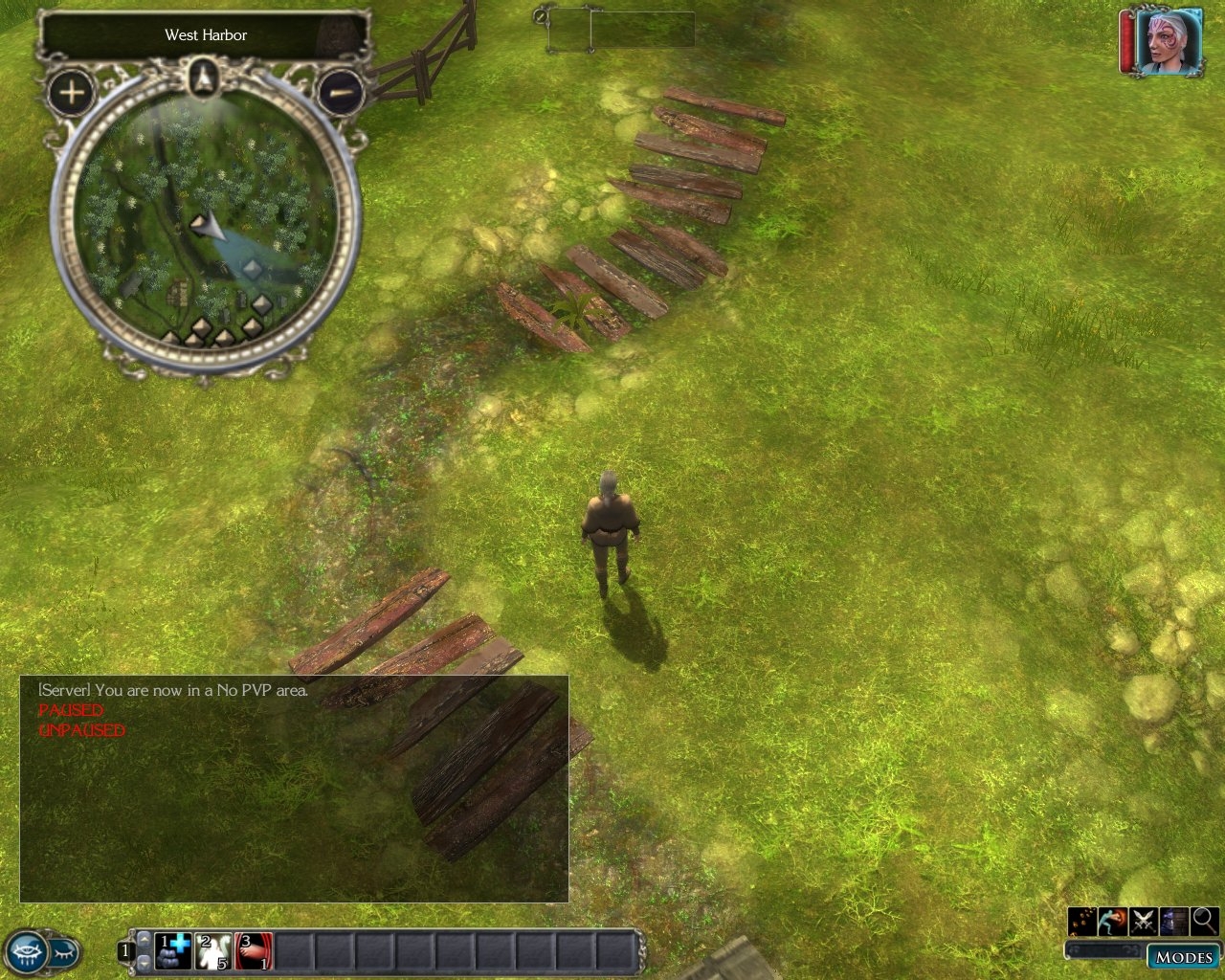Viewport: 1225px width, 980px height.
Task: Select the character portrait in the corner
Action: coord(1169,42)
